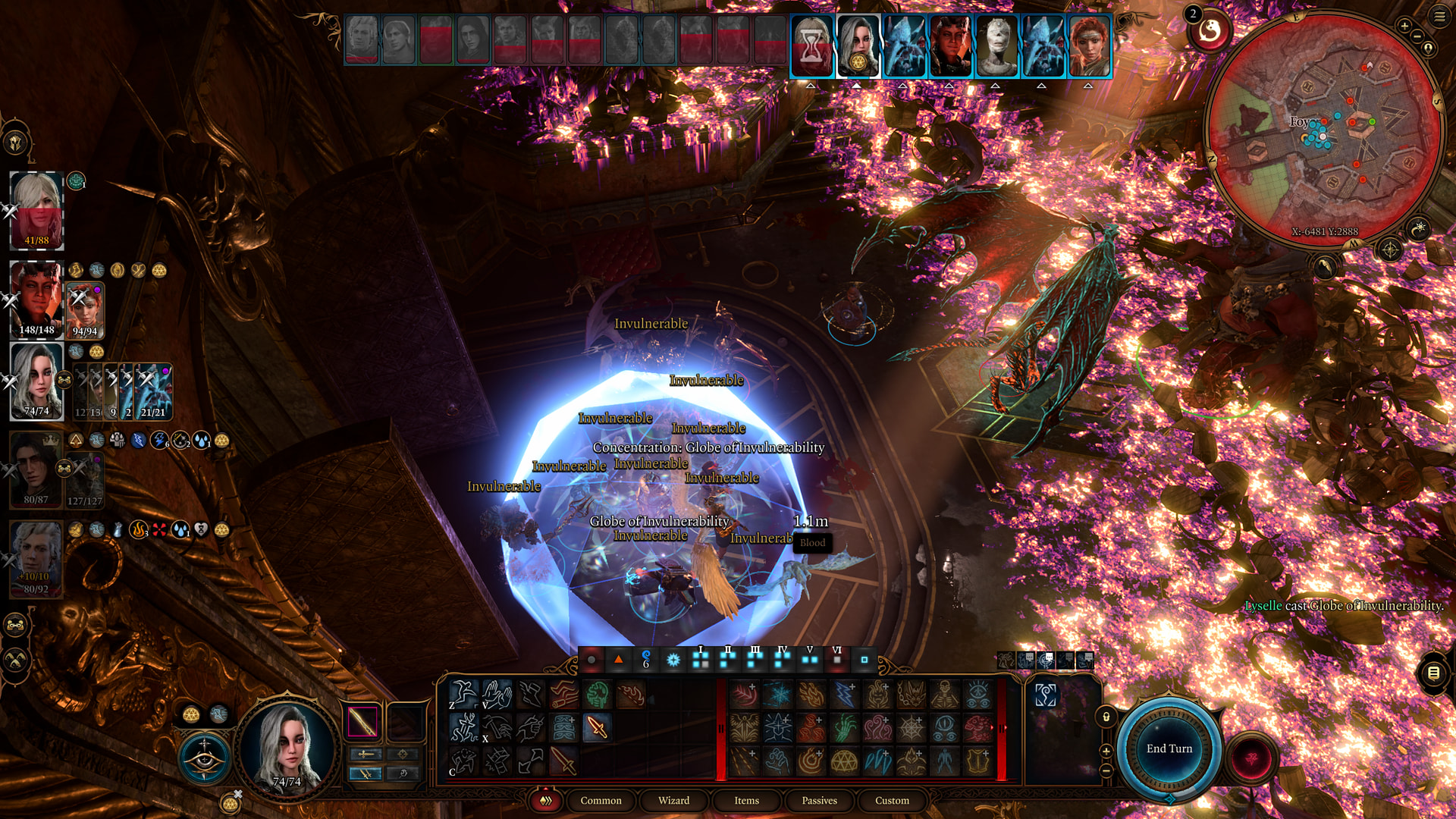Open the hamburger menu beside the minimap
The height and width of the screenshot is (819, 1456).
1439,16
